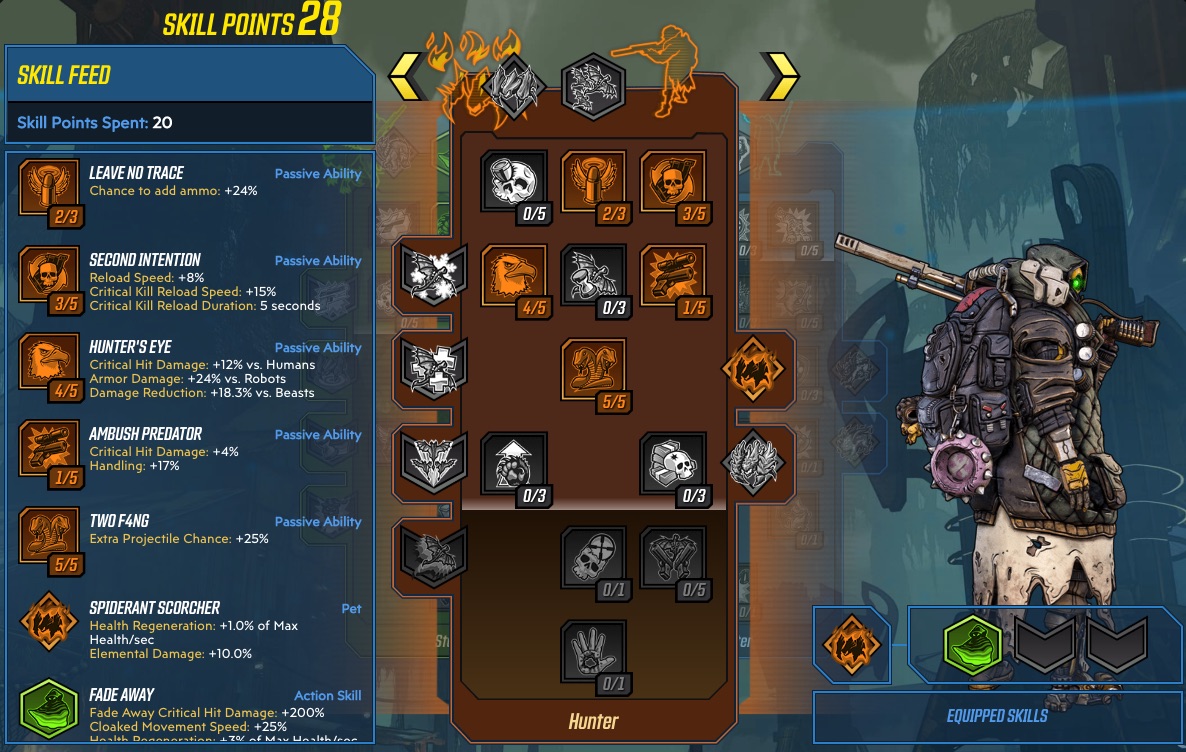Image resolution: width=1186 pixels, height=752 pixels.
Task: Select the hourglass skill at 0/3
Action: (593, 277)
